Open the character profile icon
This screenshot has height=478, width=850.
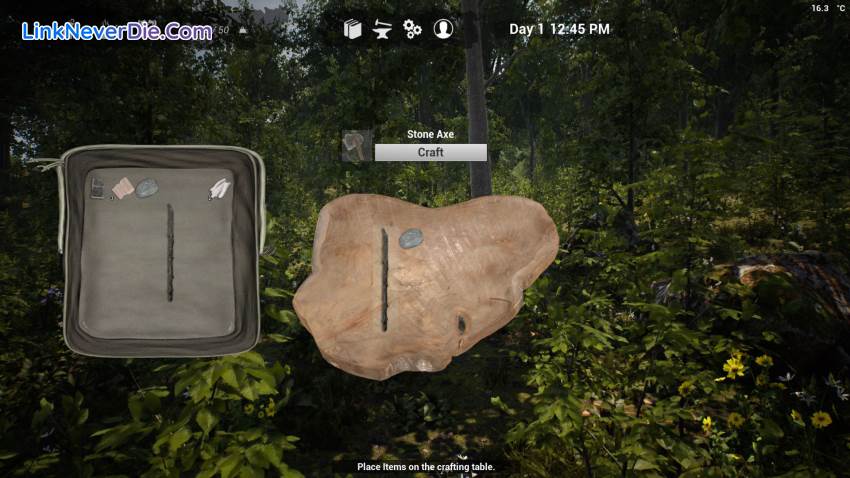pos(443,29)
